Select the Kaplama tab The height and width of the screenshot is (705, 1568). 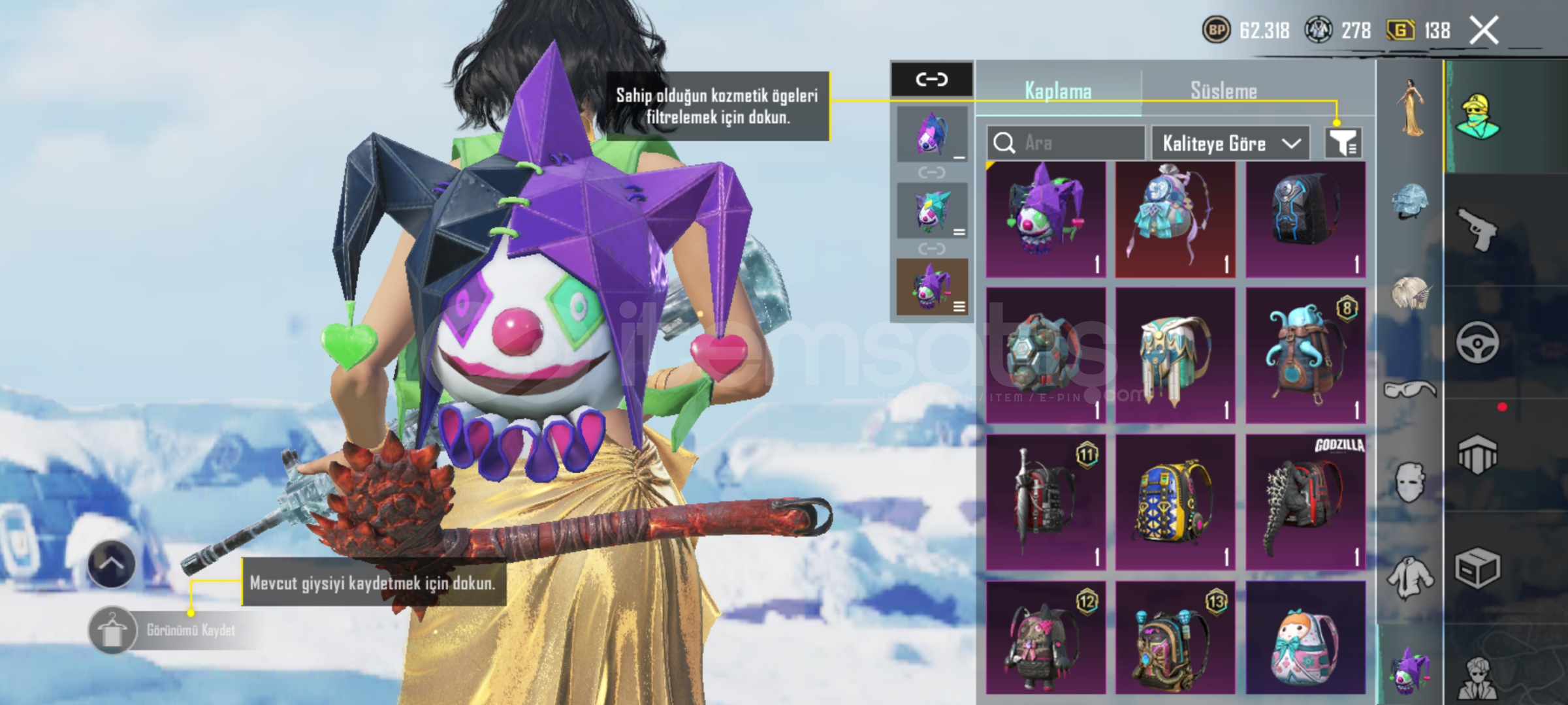(x=1058, y=91)
